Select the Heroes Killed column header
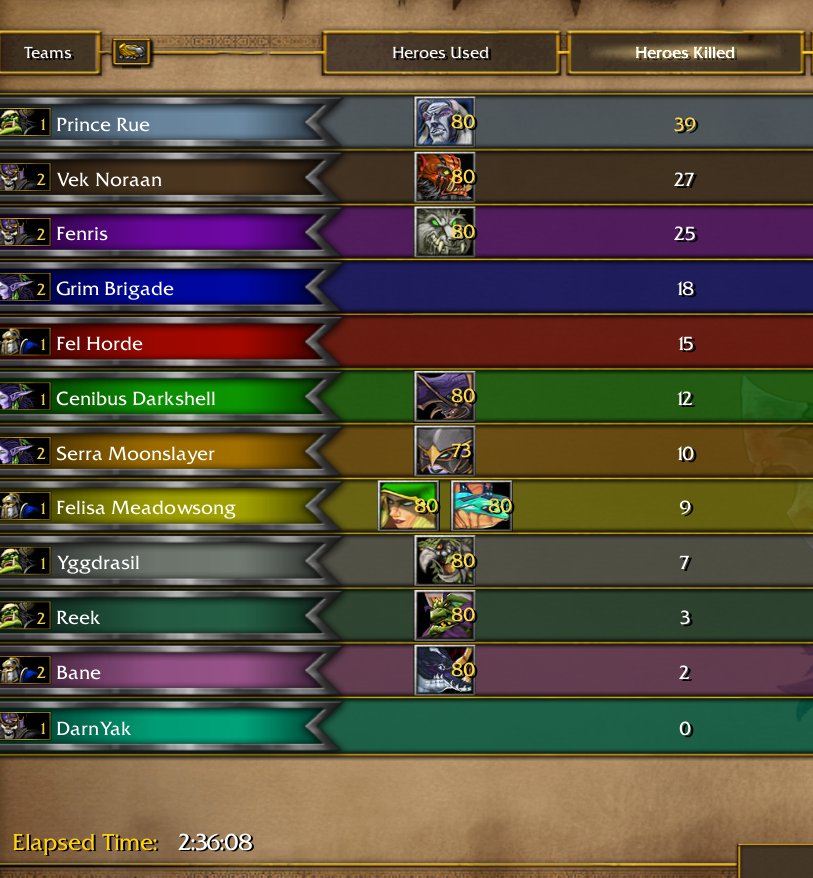The height and width of the screenshot is (878, 813). [x=684, y=53]
